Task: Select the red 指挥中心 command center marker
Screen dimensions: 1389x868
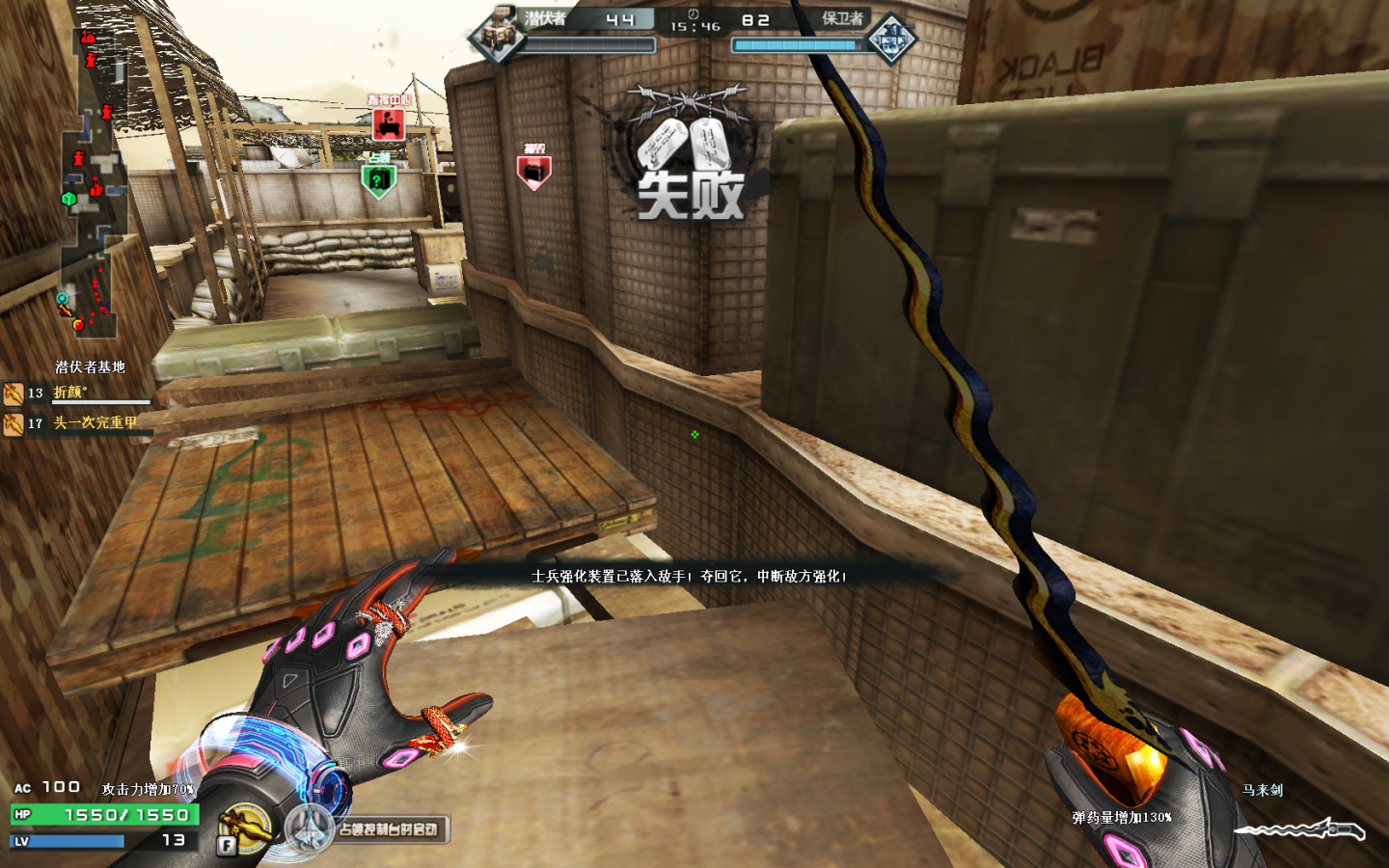Action: [x=388, y=123]
